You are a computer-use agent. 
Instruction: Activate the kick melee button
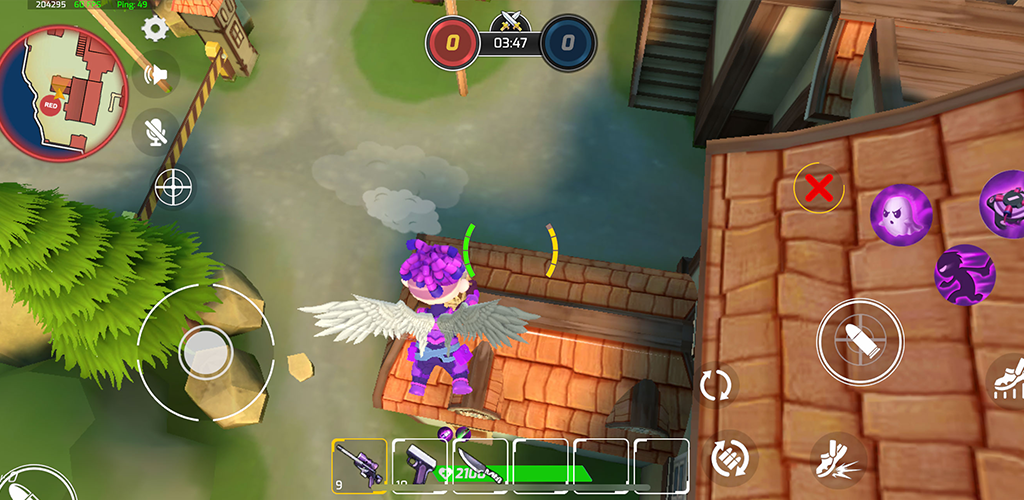(837, 459)
